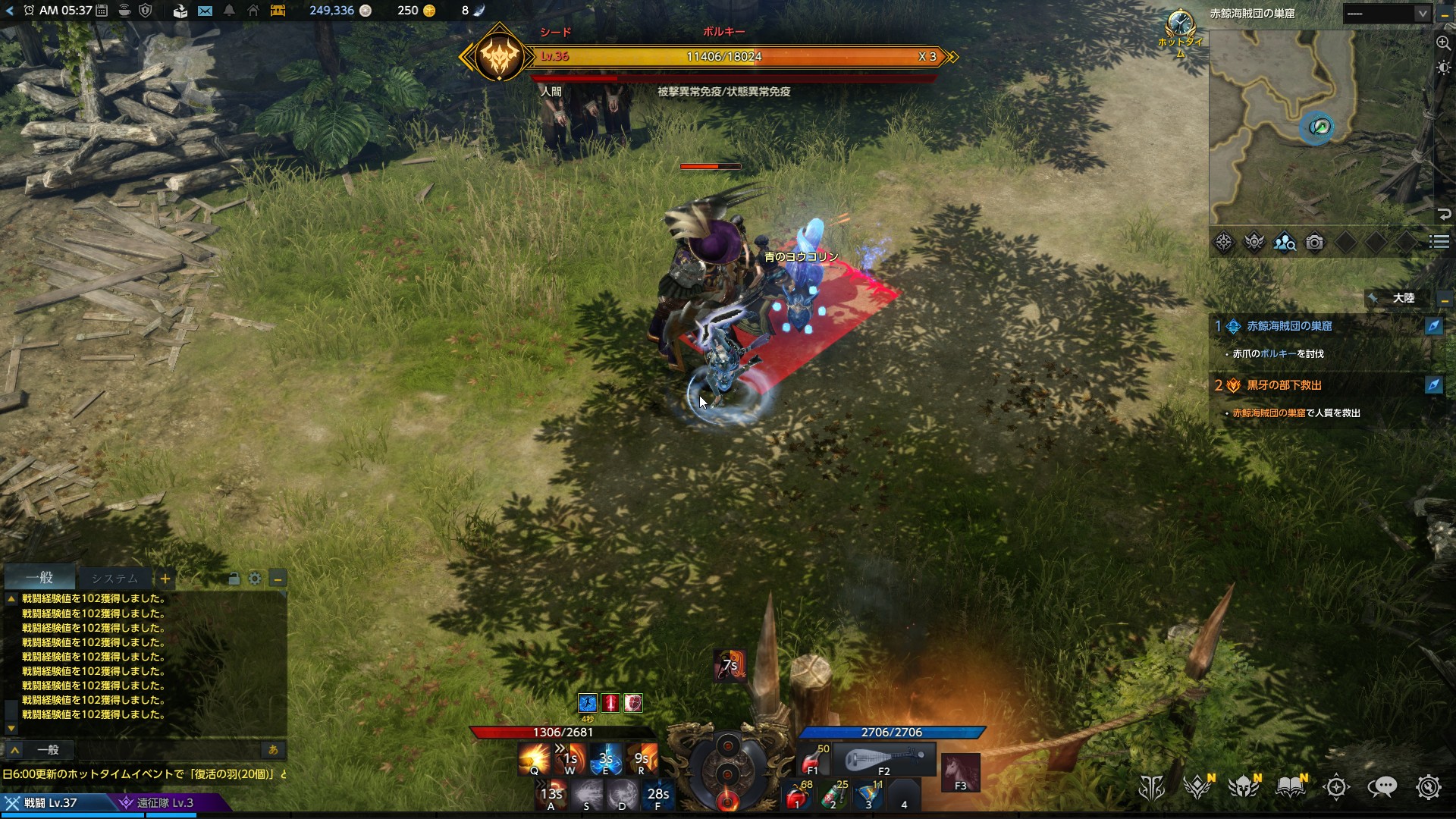Collapse the top bar with the left arrow

click(10, 11)
